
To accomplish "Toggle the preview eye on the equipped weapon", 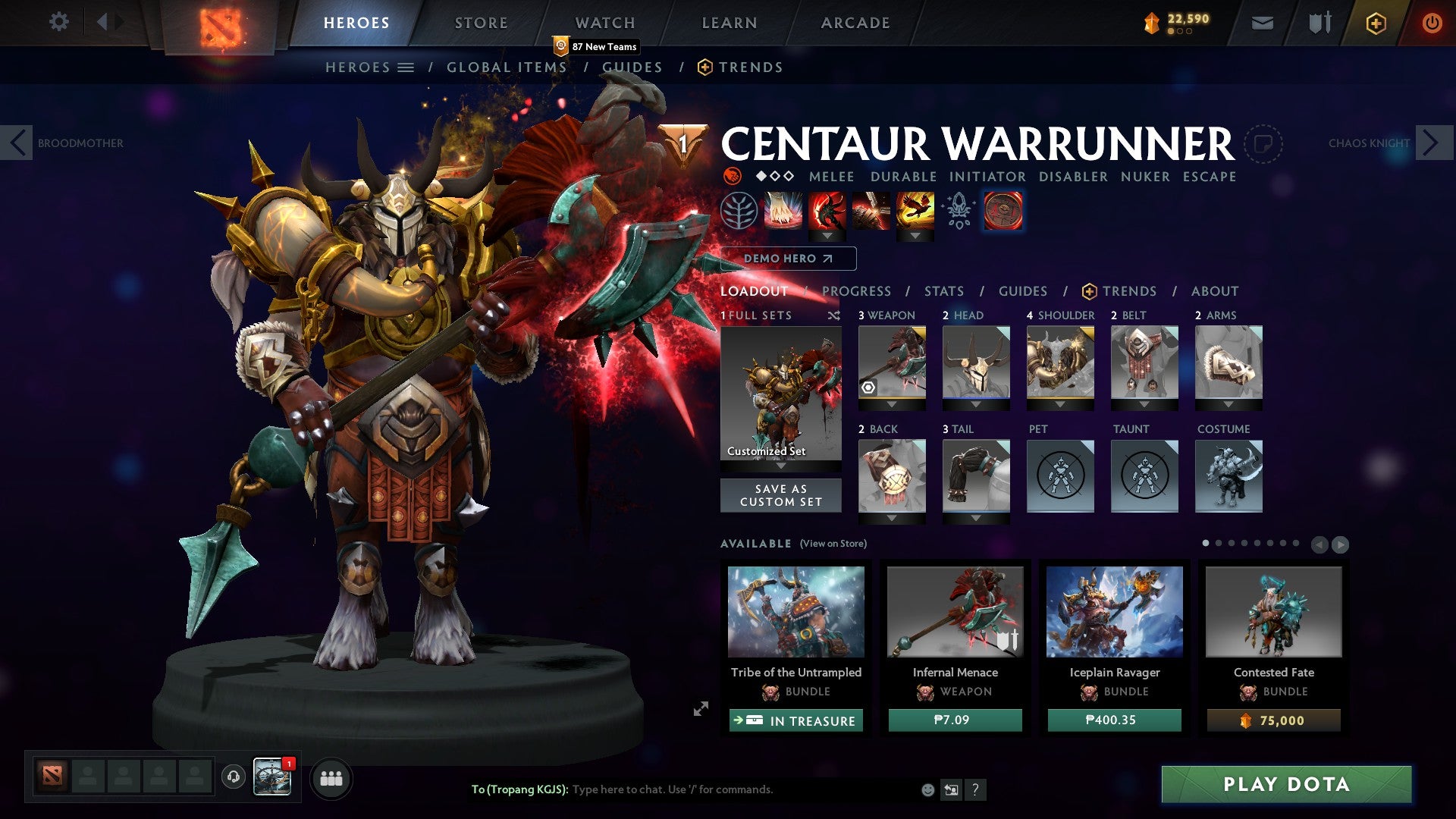I will [x=867, y=387].
